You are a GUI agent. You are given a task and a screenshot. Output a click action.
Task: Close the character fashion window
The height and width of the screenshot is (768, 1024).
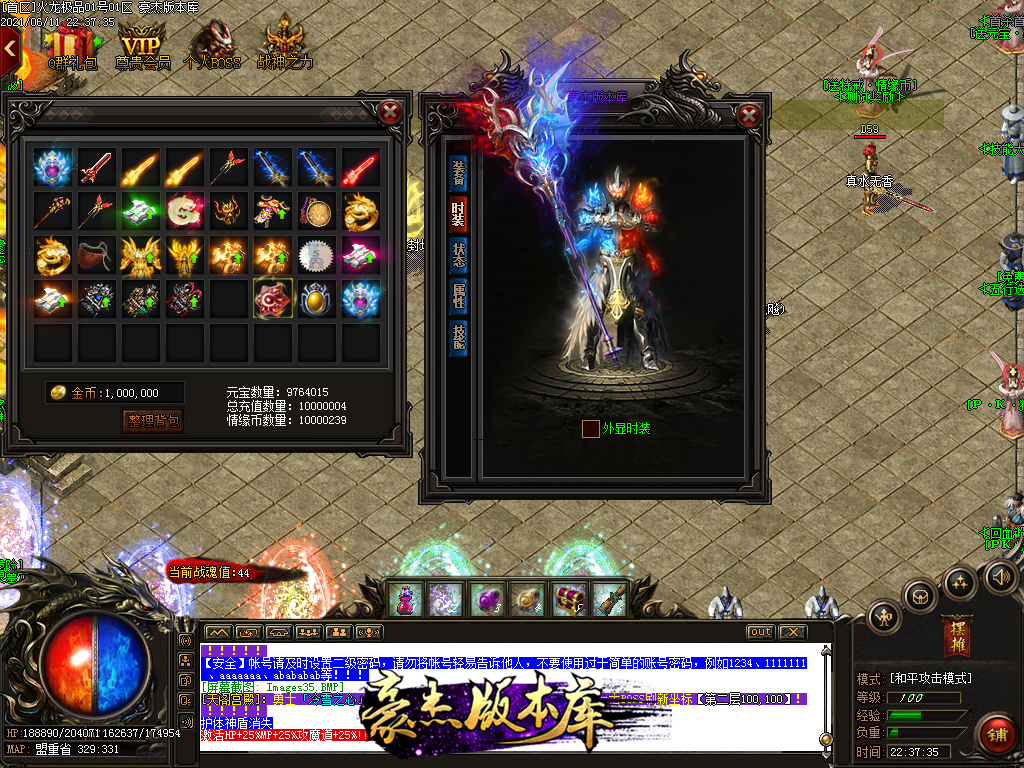(x=749, y=114)
